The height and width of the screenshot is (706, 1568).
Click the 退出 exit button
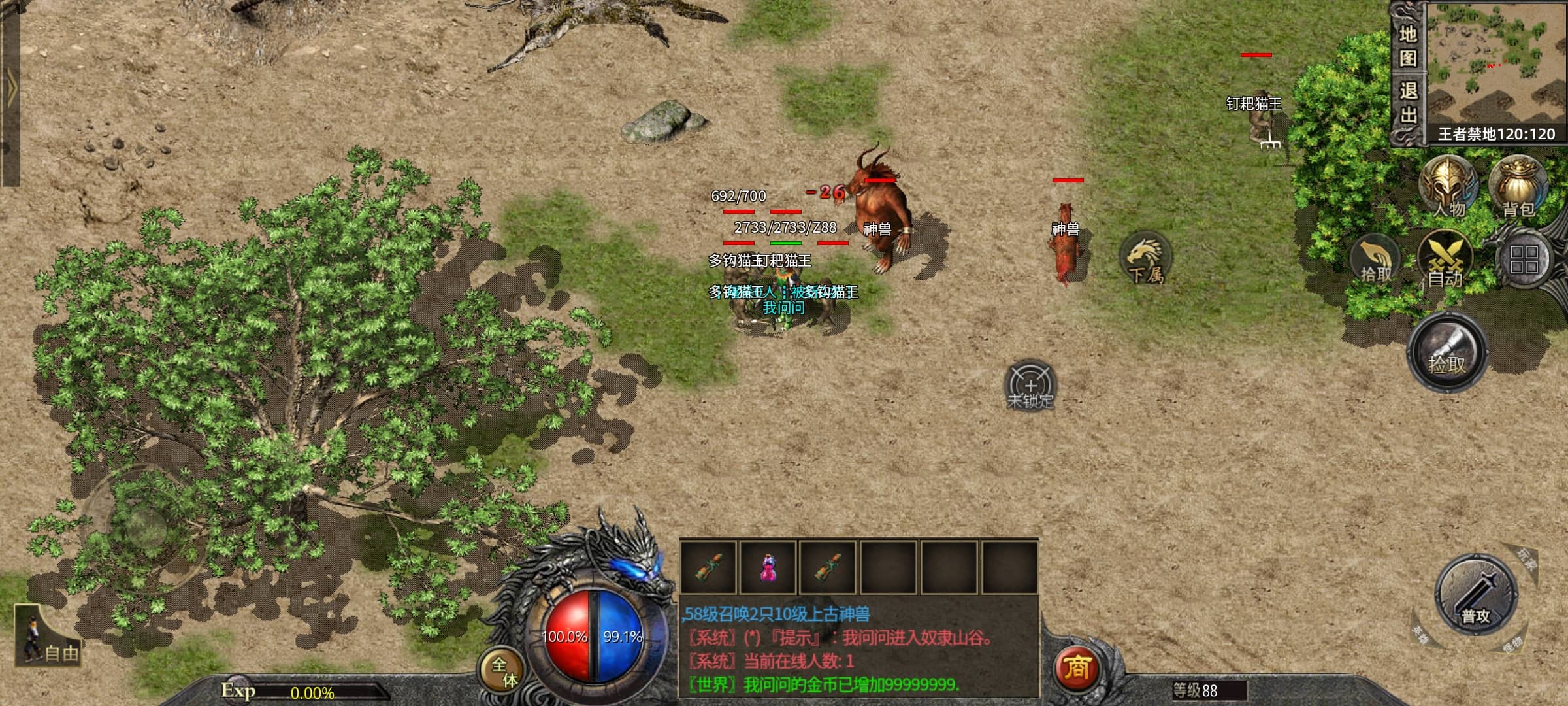[1408, 103]
